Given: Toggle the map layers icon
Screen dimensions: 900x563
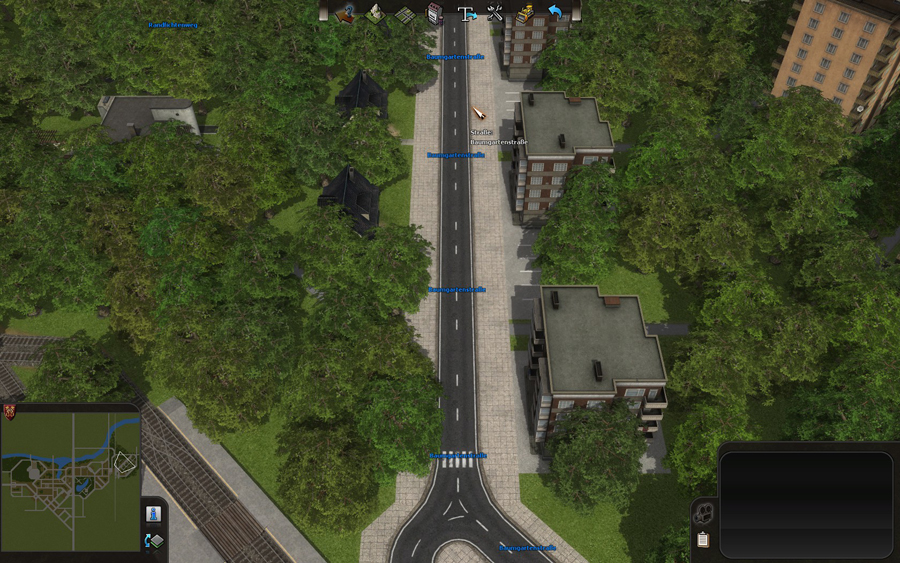Looking at the screenshot, I should pyautogui.click(x=154, y=541).
